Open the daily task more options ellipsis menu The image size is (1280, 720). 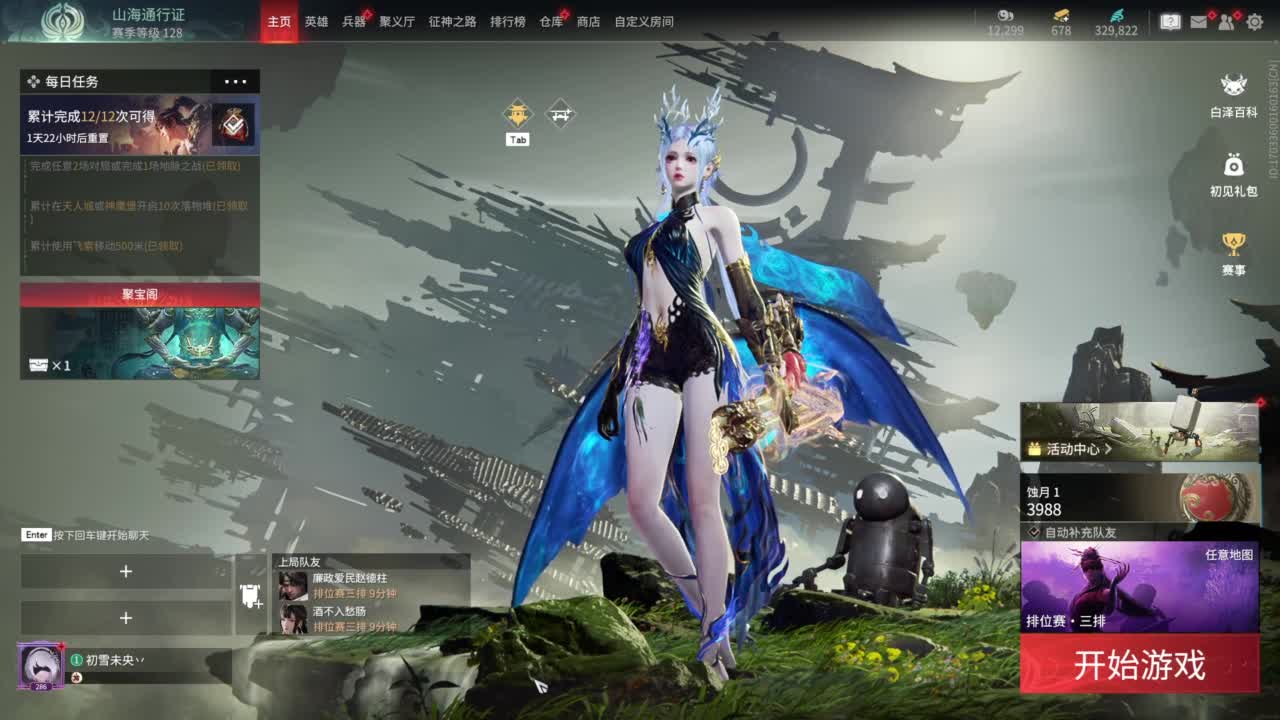233,81
